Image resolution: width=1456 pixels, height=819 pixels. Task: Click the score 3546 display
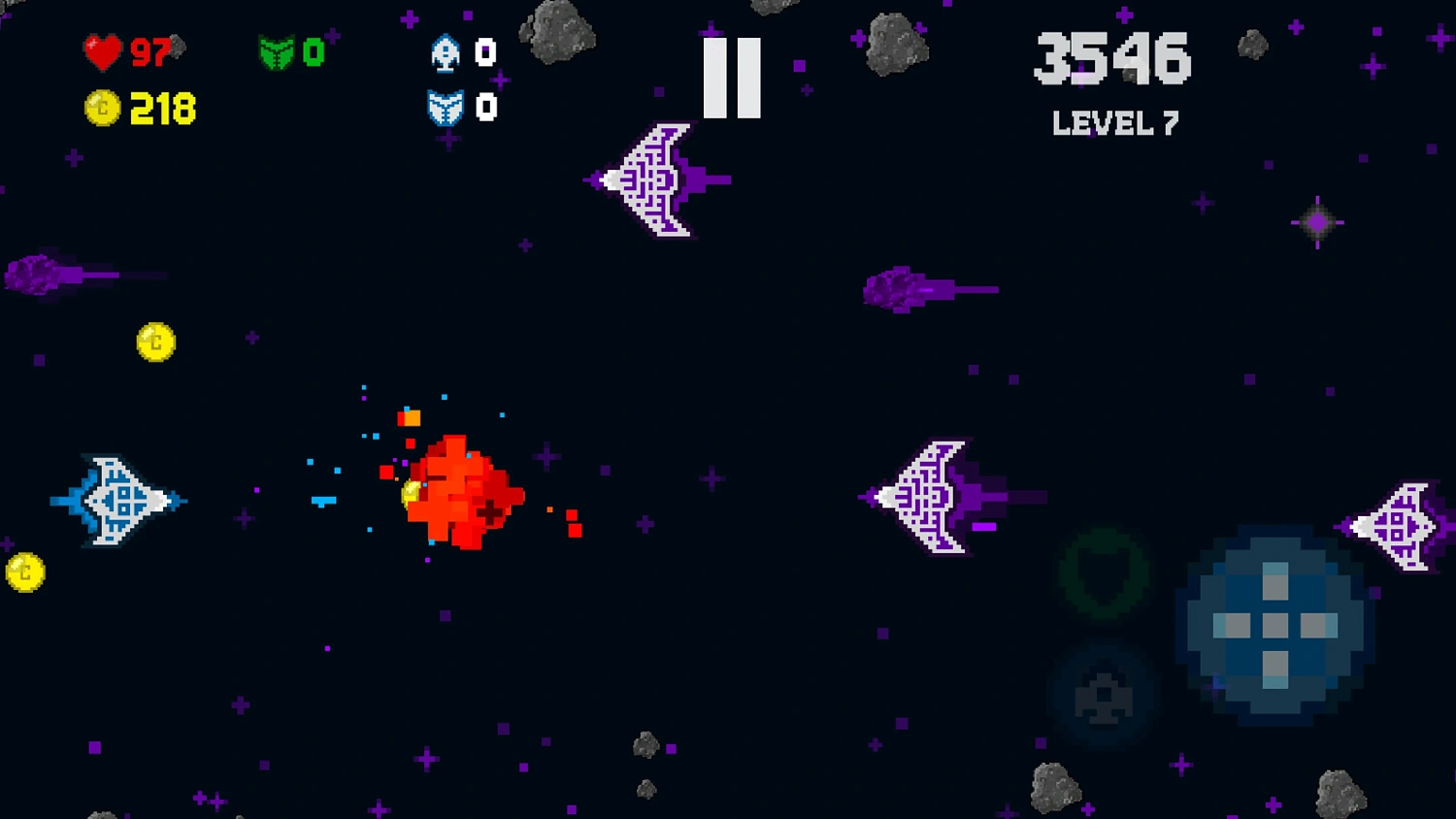1112,58
